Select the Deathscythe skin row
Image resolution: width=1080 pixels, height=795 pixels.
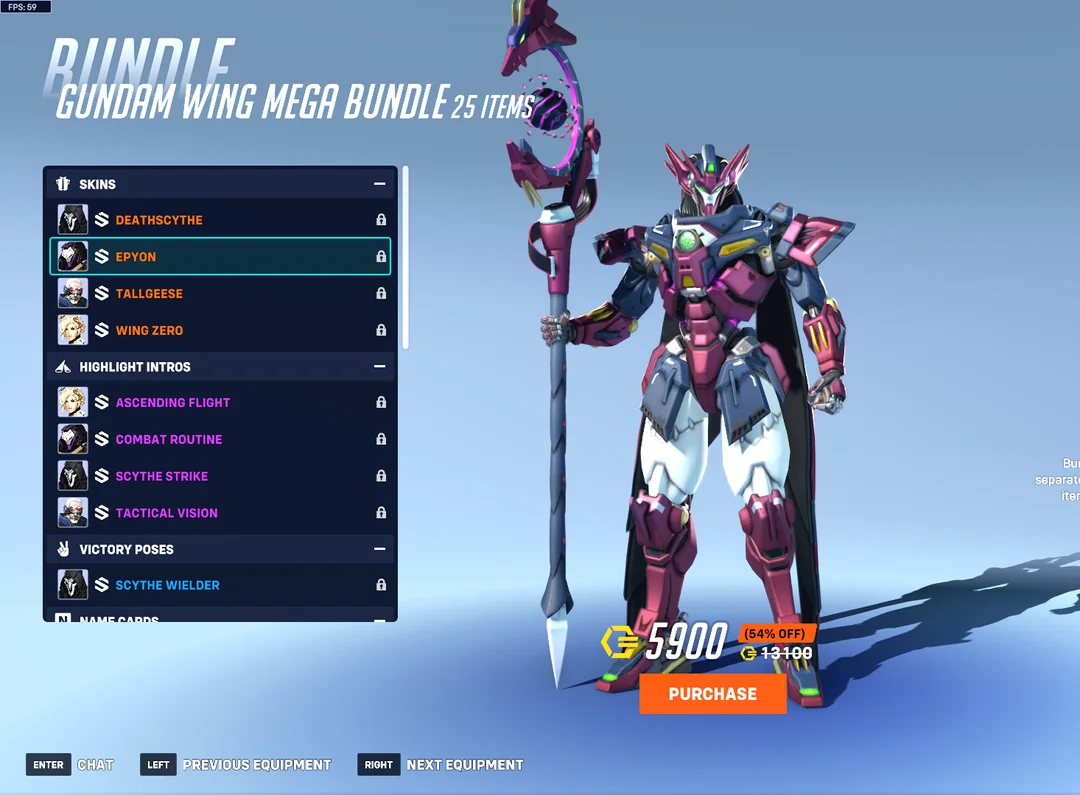coord(220,220)
